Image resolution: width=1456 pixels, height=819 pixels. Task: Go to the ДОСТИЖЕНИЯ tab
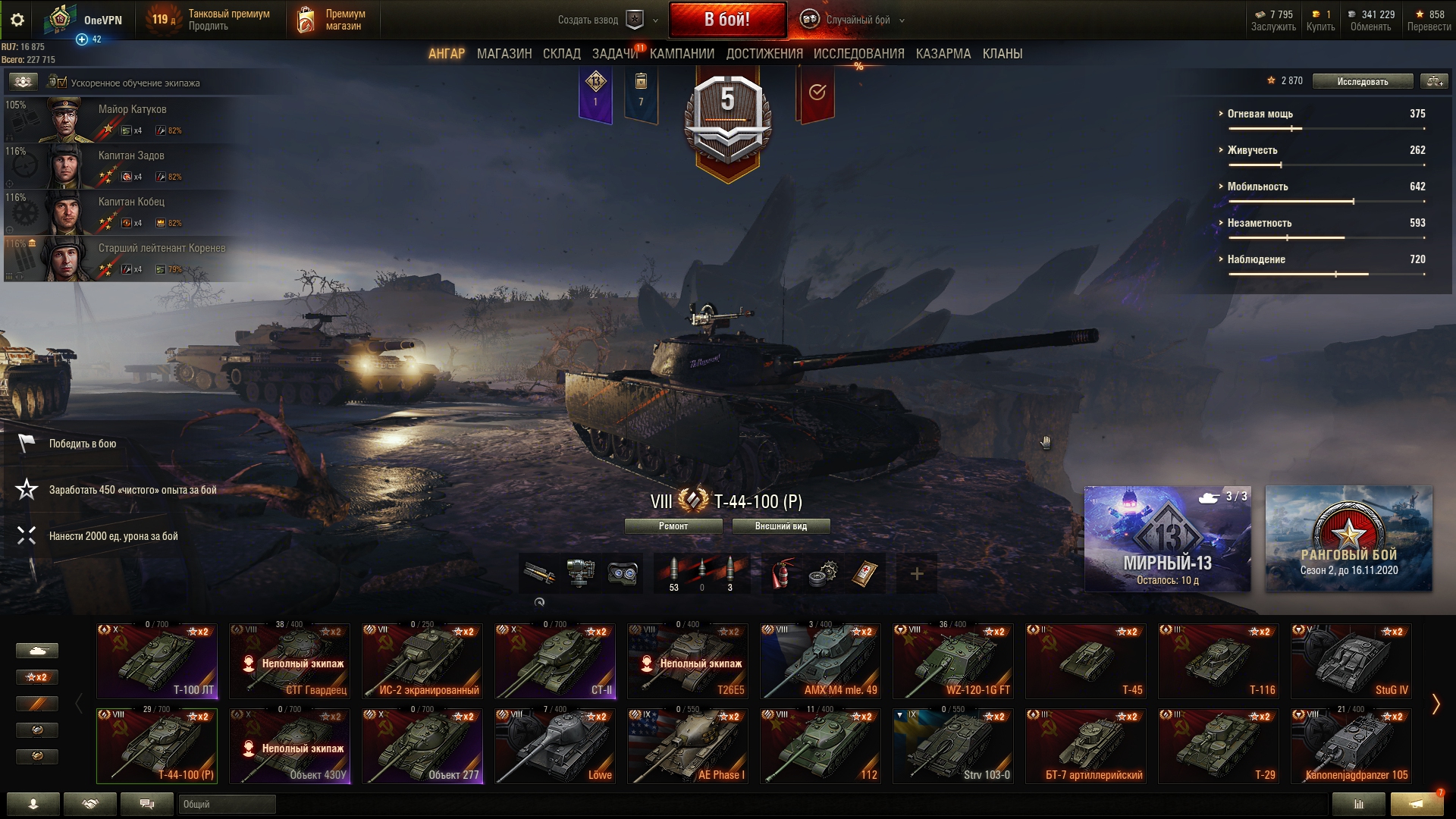point(764,54)
